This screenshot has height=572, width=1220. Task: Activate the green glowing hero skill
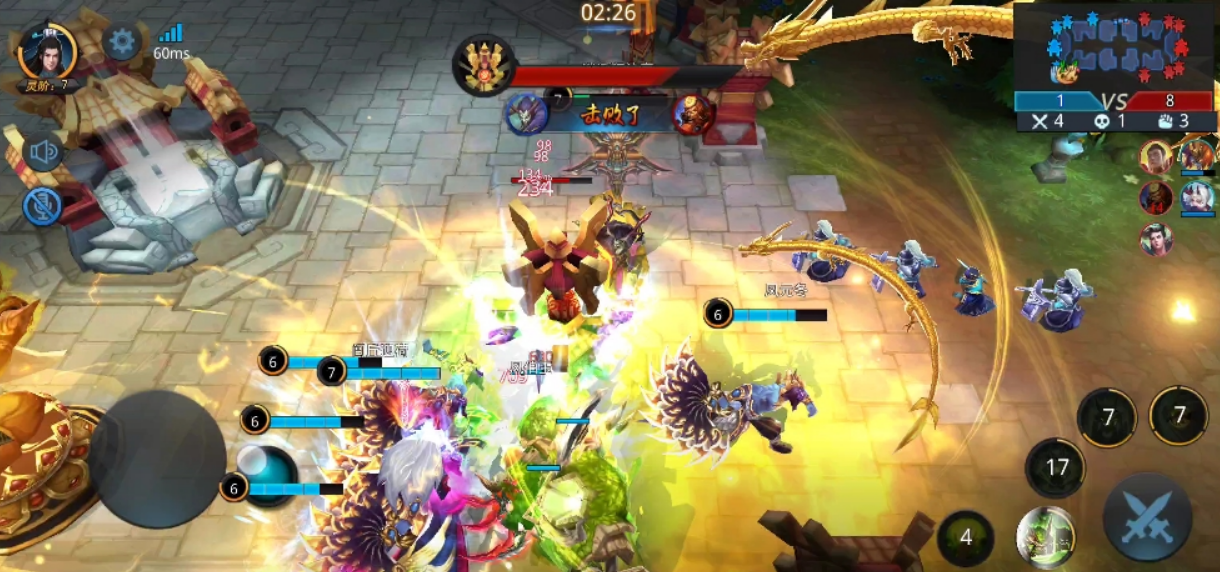pos(1045,536)
